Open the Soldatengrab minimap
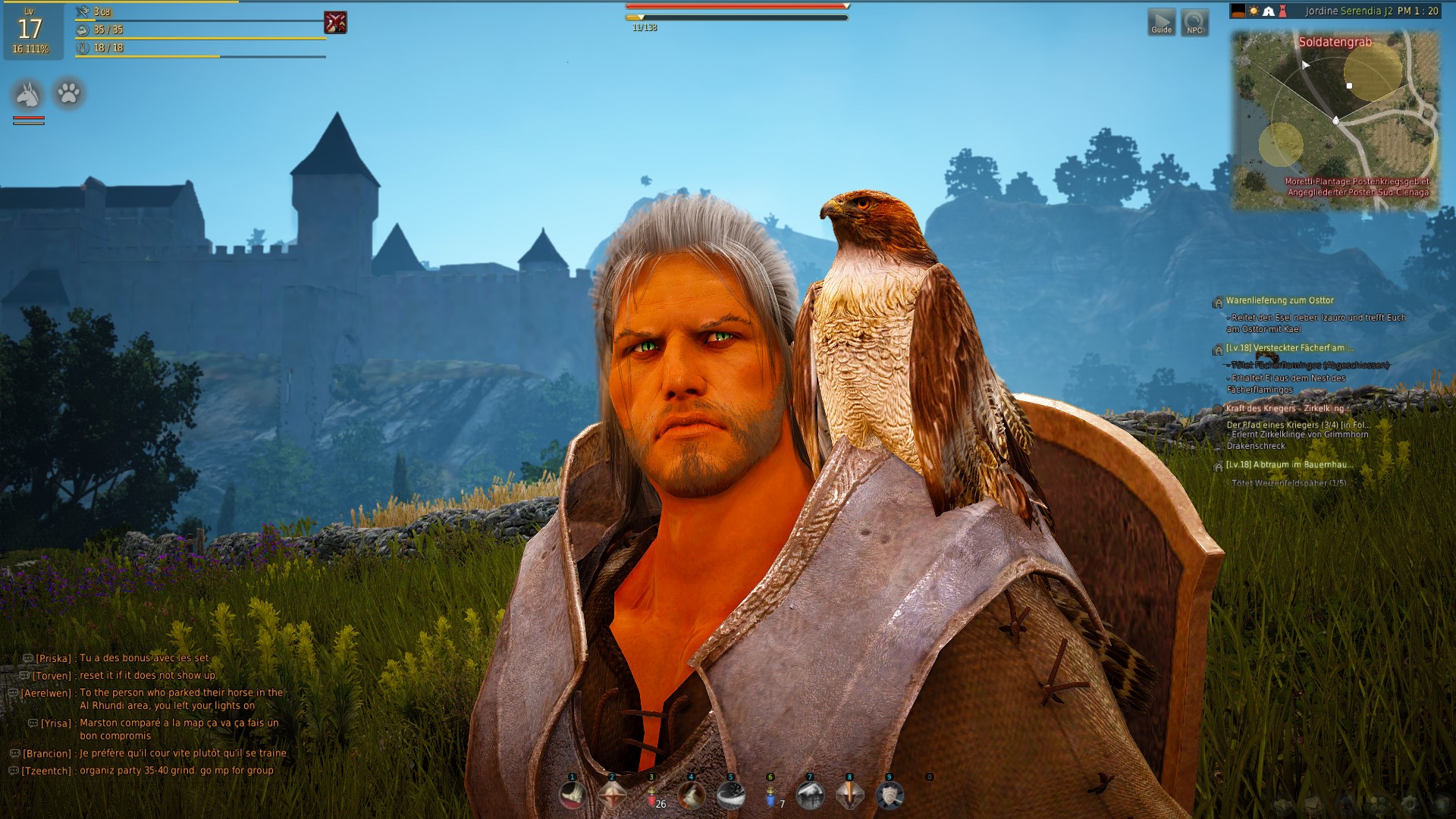The image size is (1456, 819). click(x=1335, y=121)
